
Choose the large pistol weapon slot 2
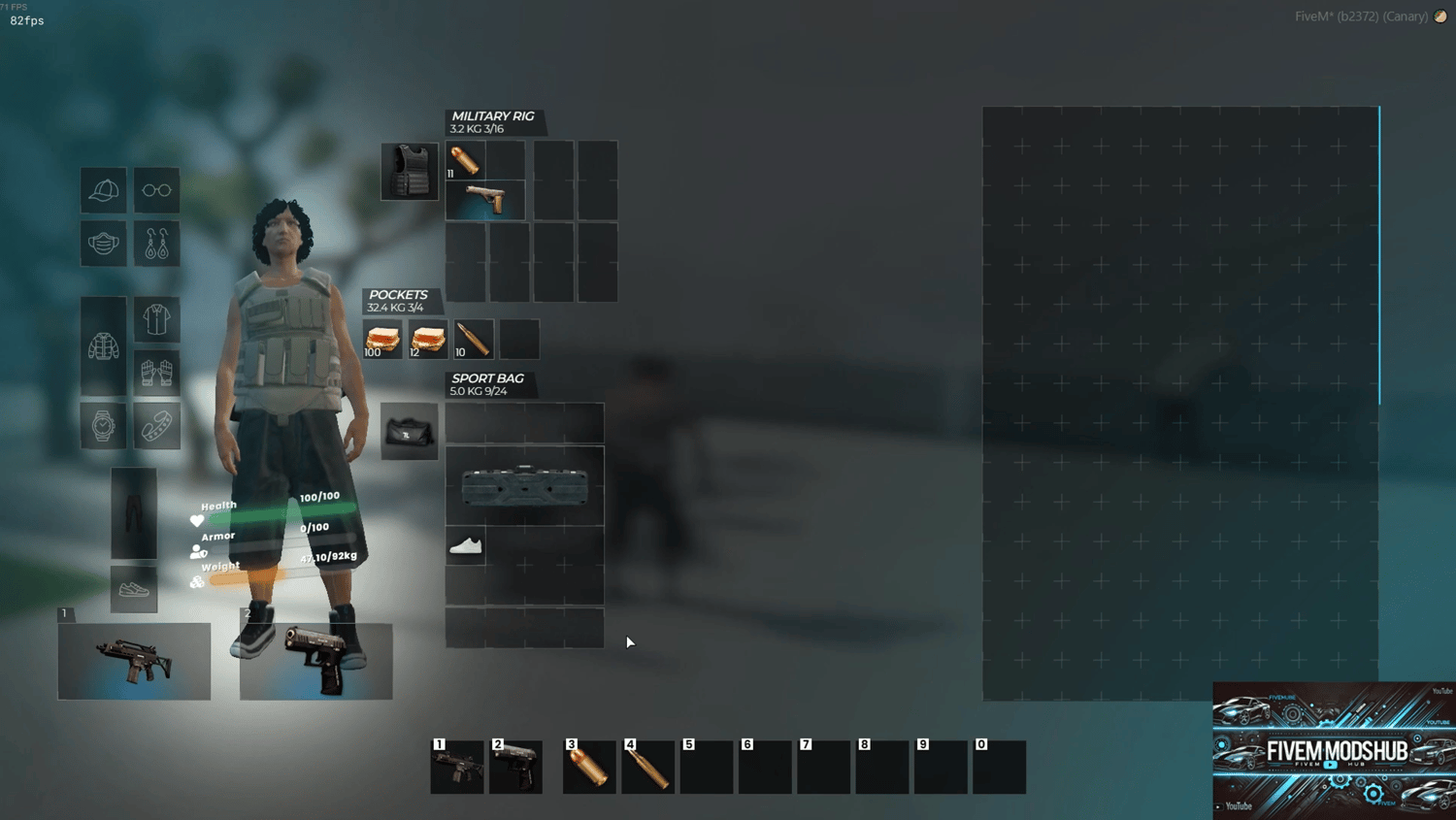[x=316, y=661]
